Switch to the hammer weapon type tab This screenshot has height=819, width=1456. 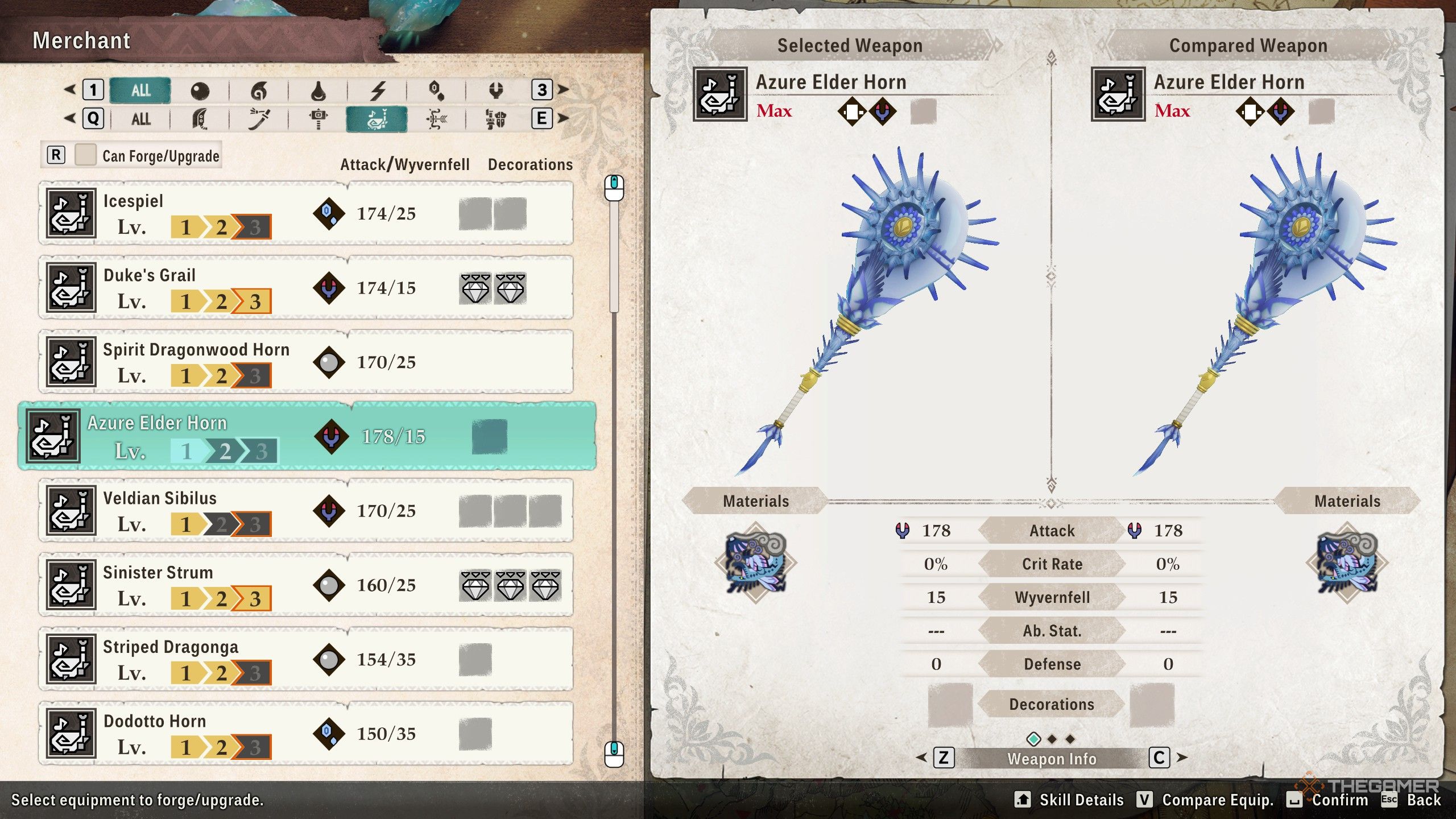click(318, 119)
